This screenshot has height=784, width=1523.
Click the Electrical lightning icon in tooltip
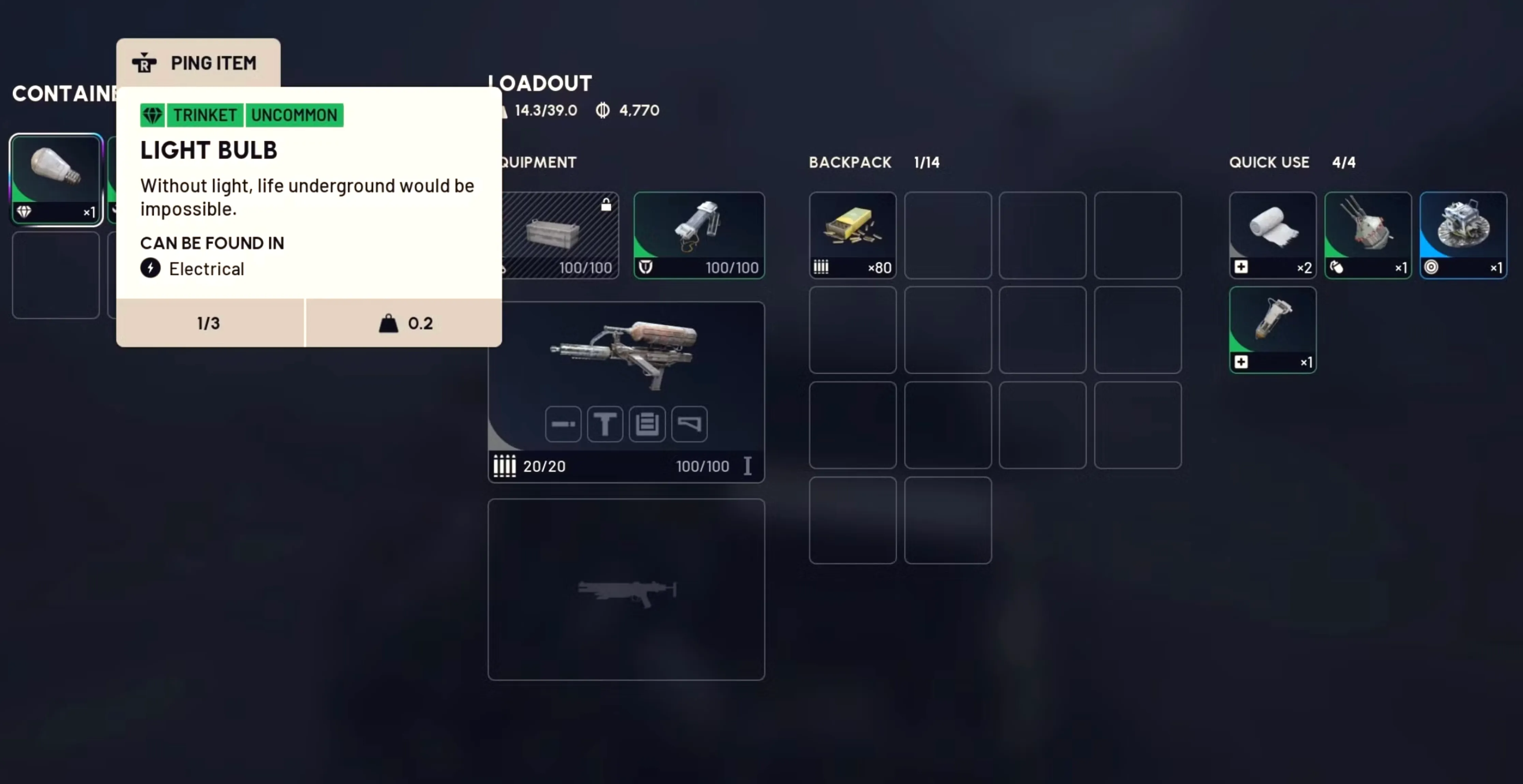pos(150,269)
